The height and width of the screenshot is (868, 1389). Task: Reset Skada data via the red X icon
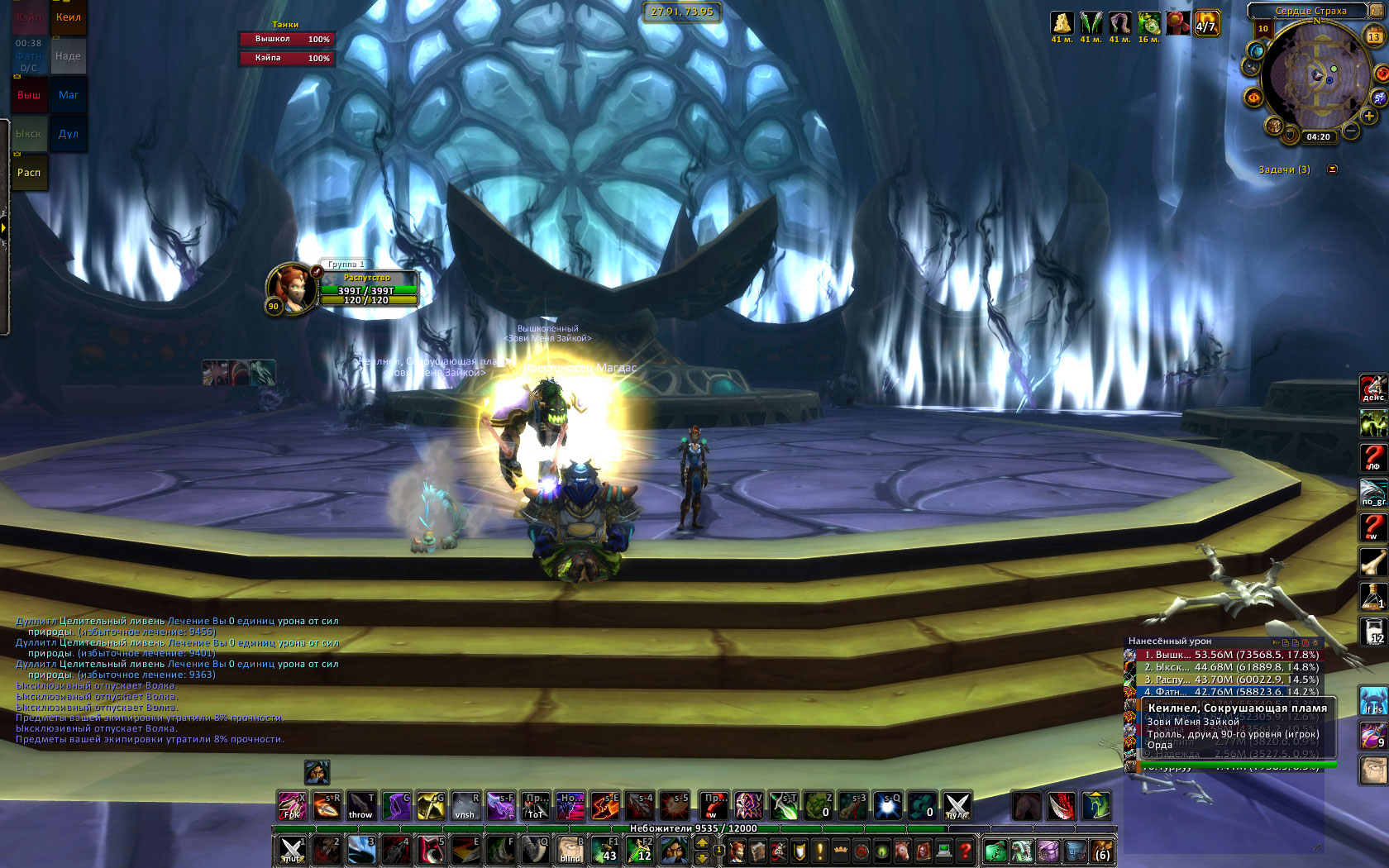pos(1305,641)
